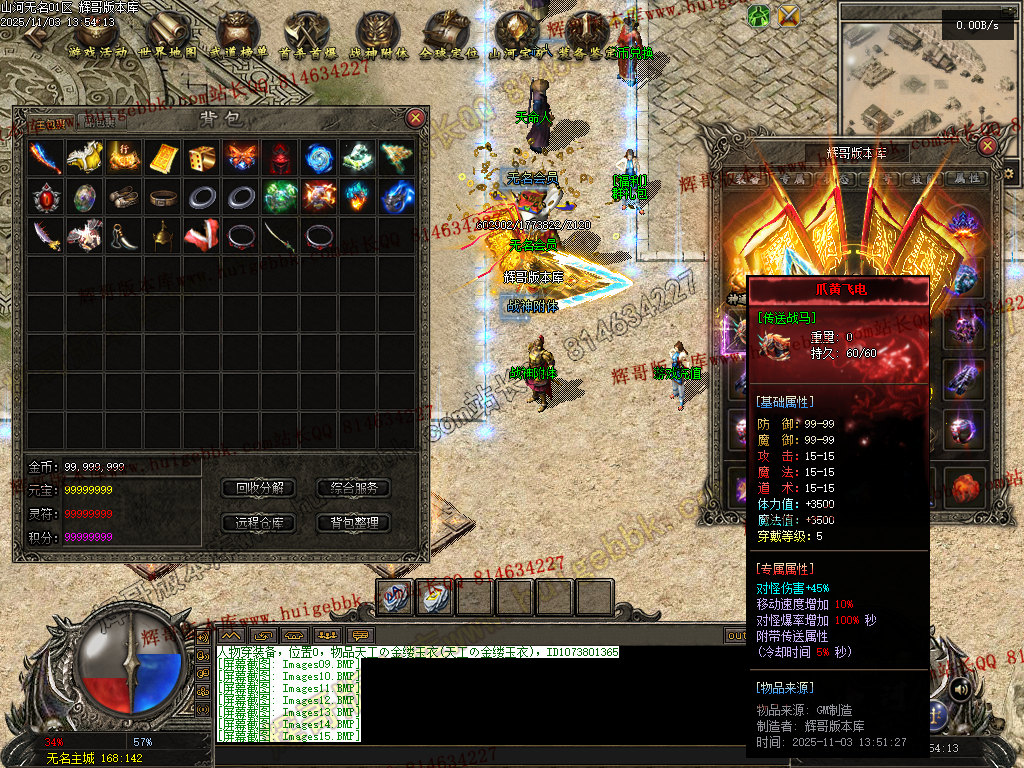Open the 游戏活动 game events menu
This screenshot has width=1024, height=768.
point(98,35)
